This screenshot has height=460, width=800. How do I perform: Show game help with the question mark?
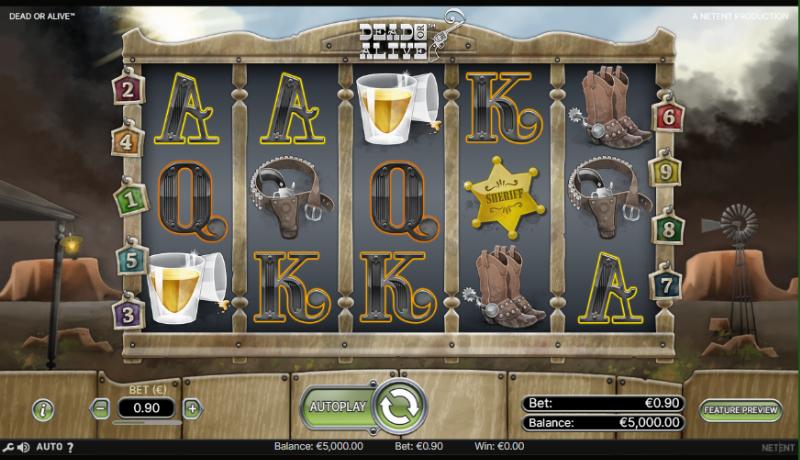(x=70, y=447)
